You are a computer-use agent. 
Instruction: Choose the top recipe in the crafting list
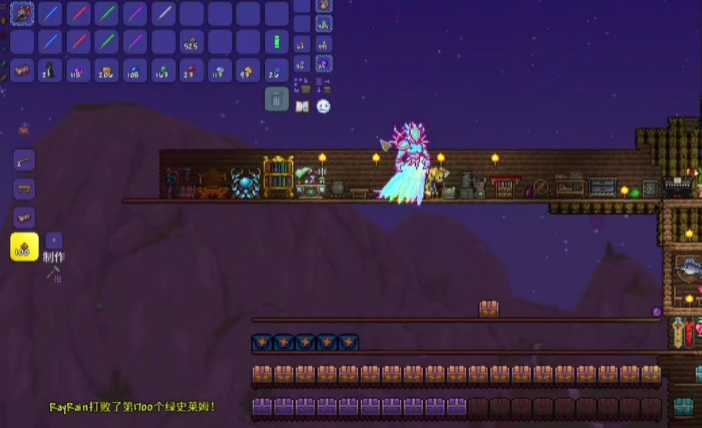[x=24, y=160]
